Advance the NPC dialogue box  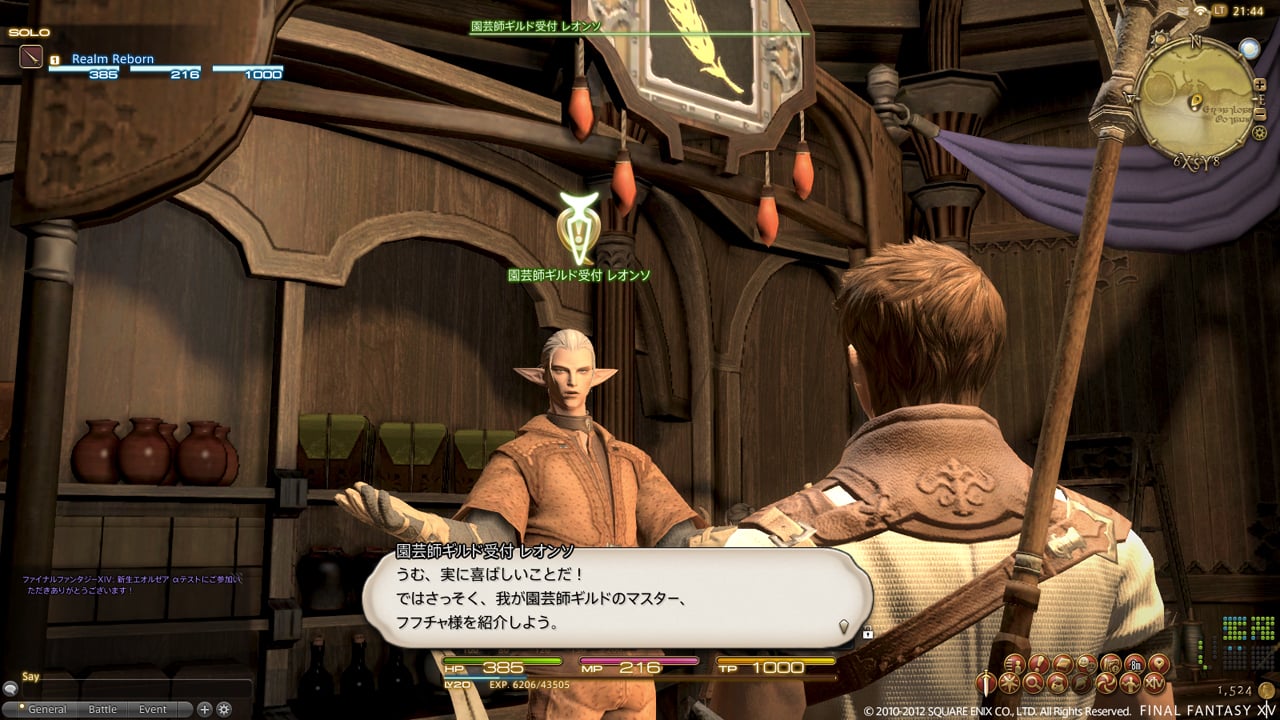[843, 626]
